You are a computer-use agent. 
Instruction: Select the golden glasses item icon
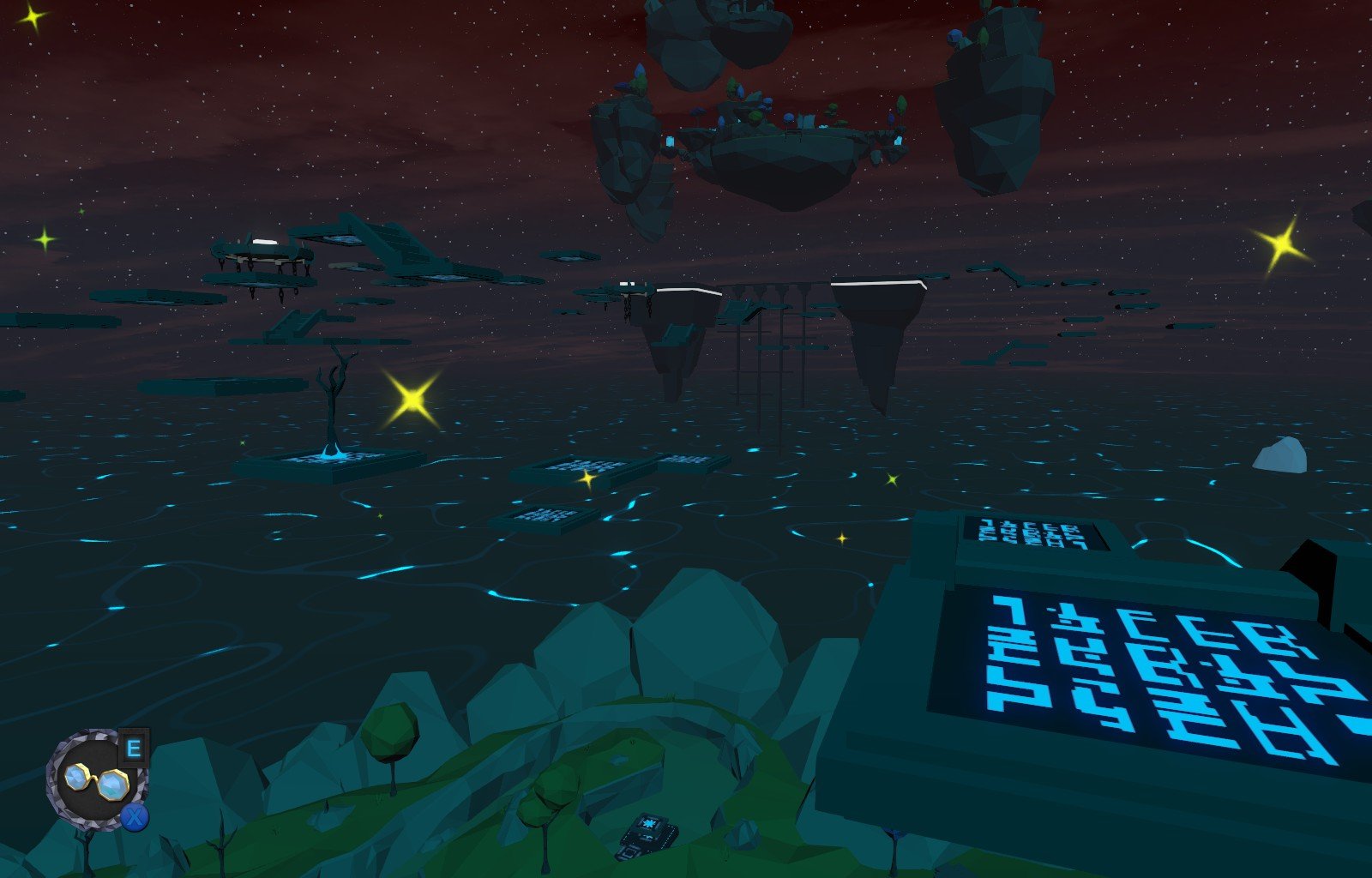point(96,780)
